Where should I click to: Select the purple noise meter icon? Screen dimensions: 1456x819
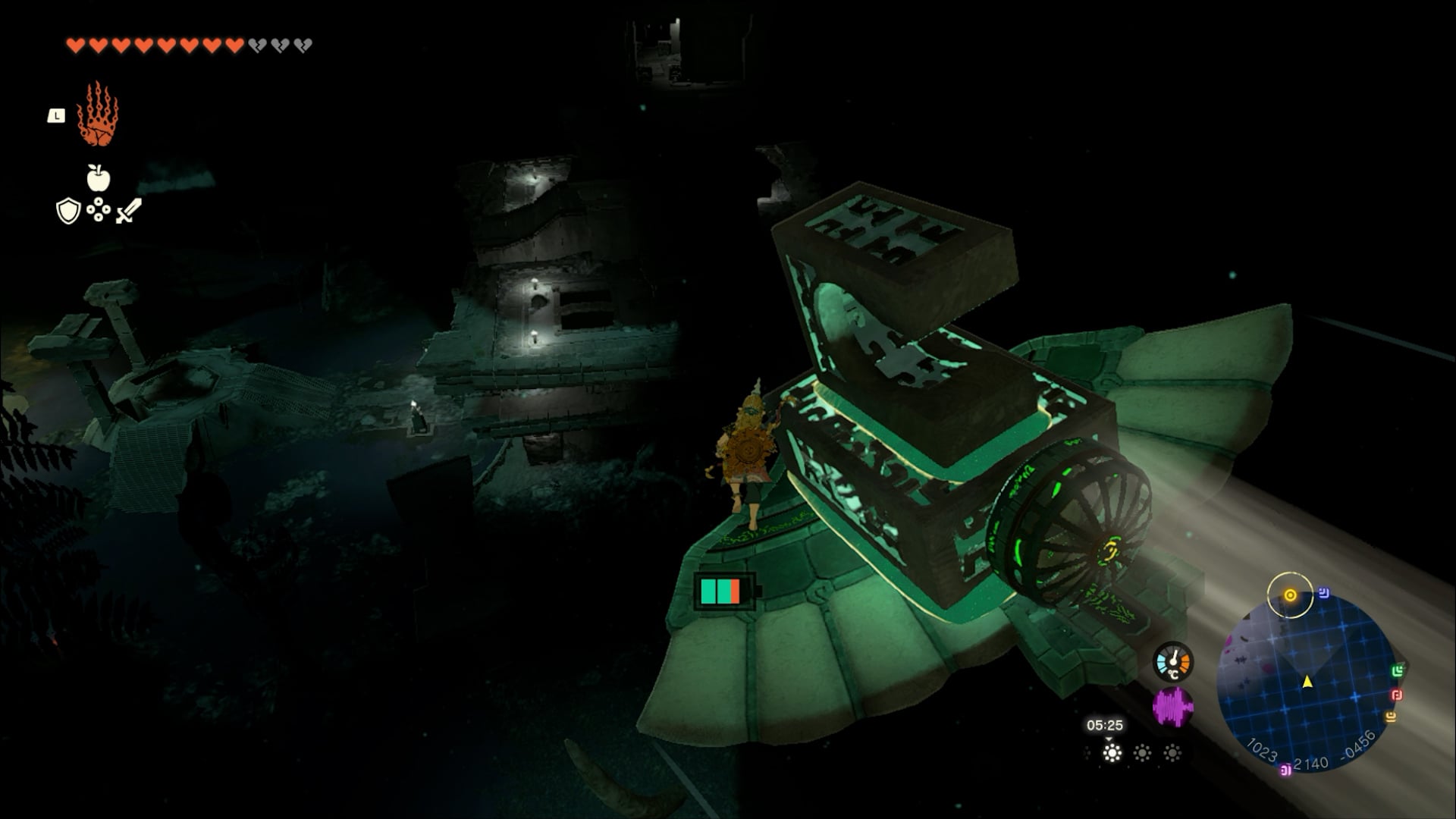tap(1172, 707)
